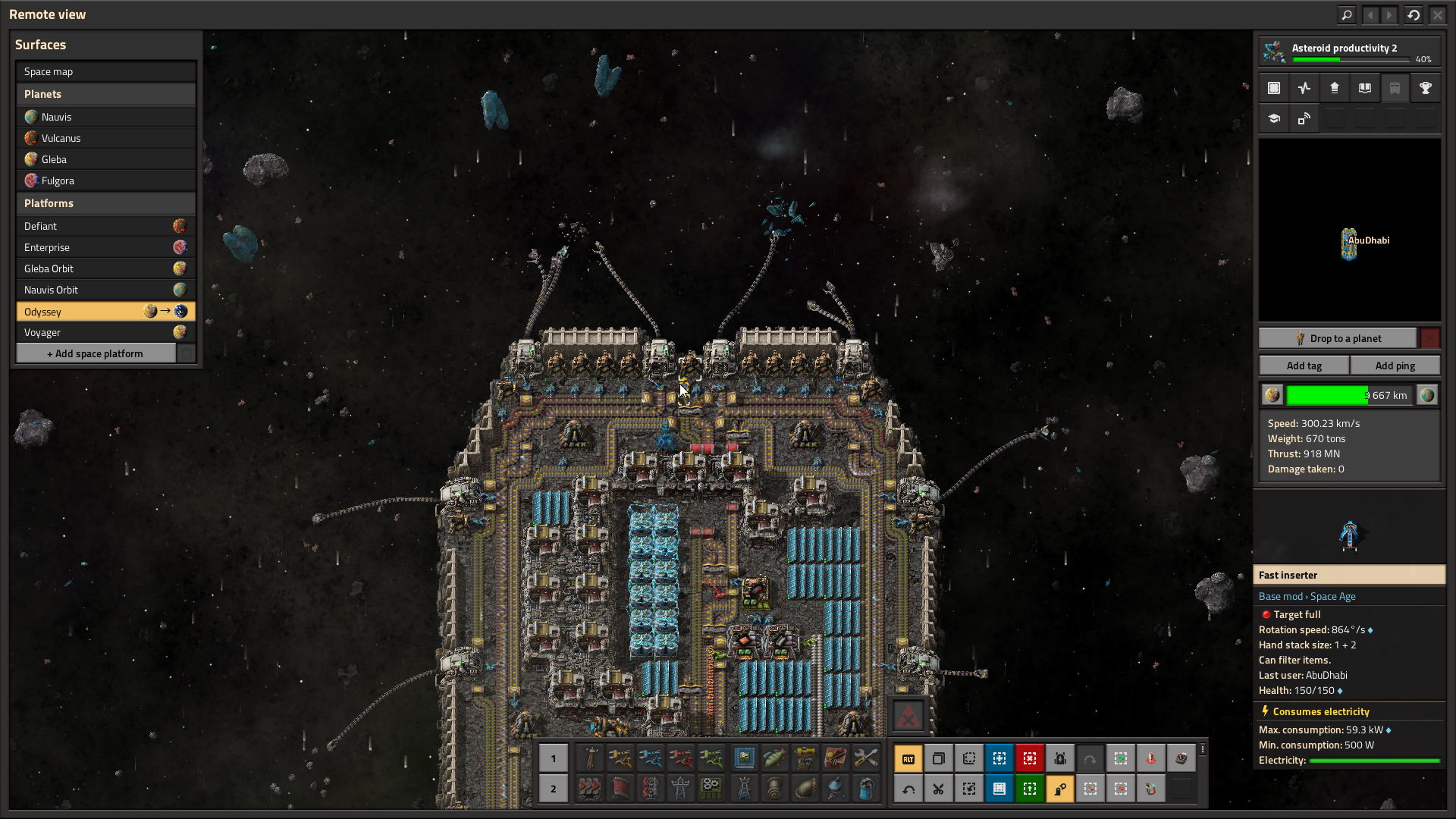The height and width of the screenshot is (819, 1456).
Task: Add a ping on the map
Action: 1395,366
